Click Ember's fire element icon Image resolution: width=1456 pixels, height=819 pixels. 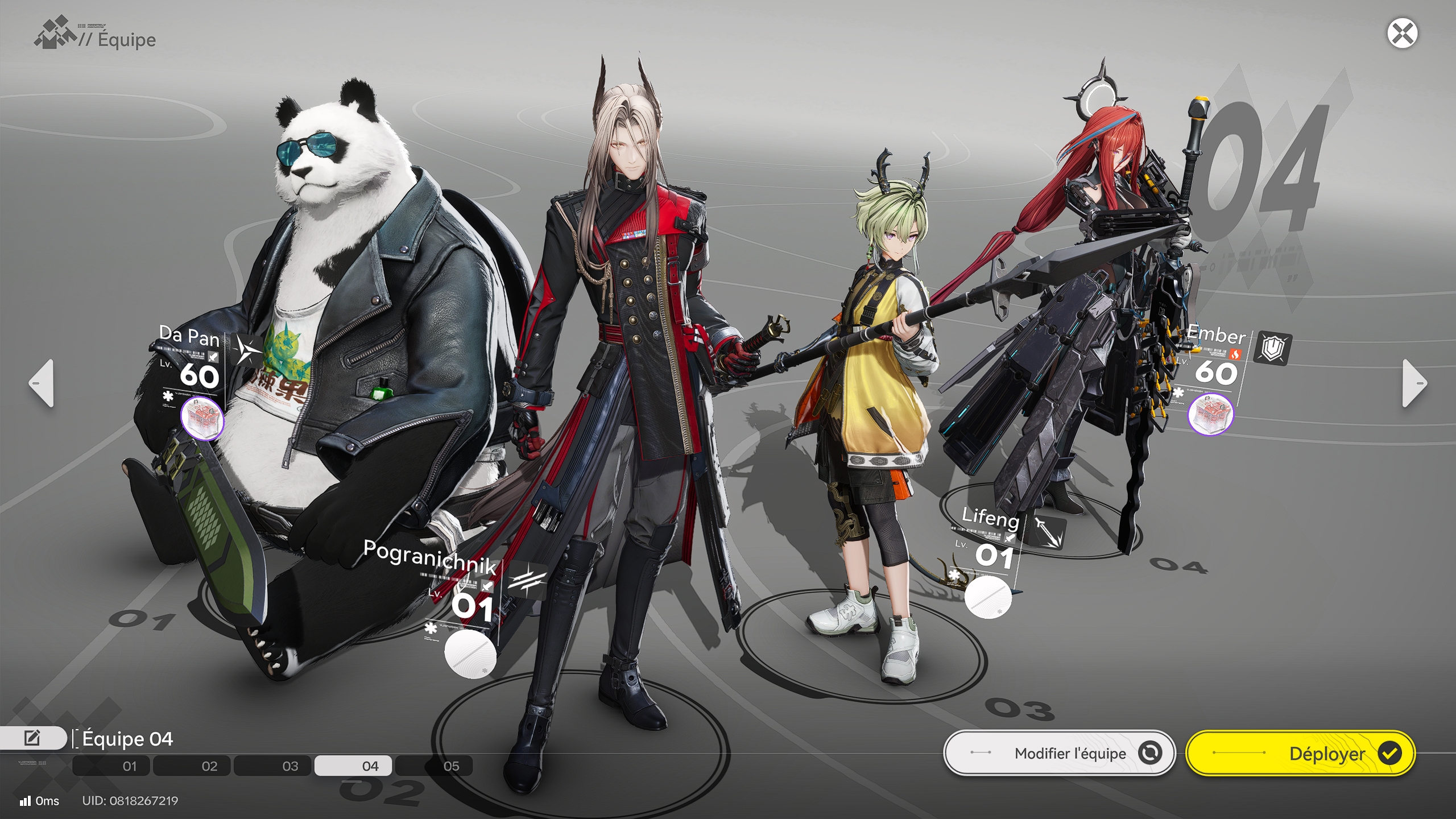click(1235, 354)
